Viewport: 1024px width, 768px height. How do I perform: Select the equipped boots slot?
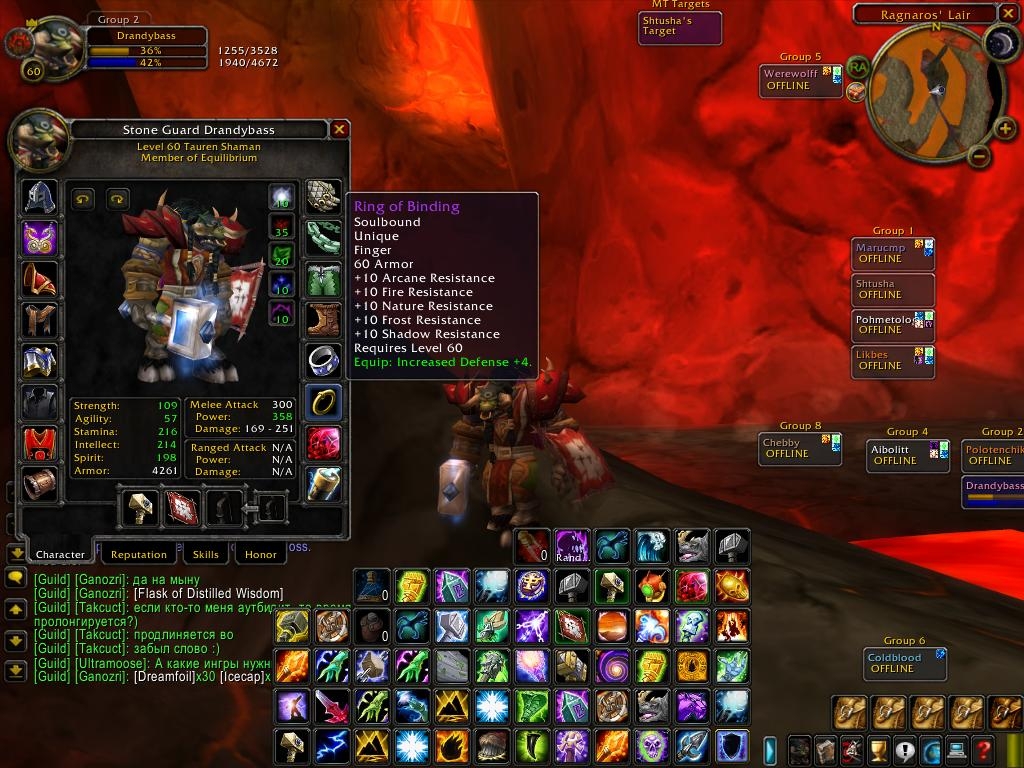click(323, 320)
